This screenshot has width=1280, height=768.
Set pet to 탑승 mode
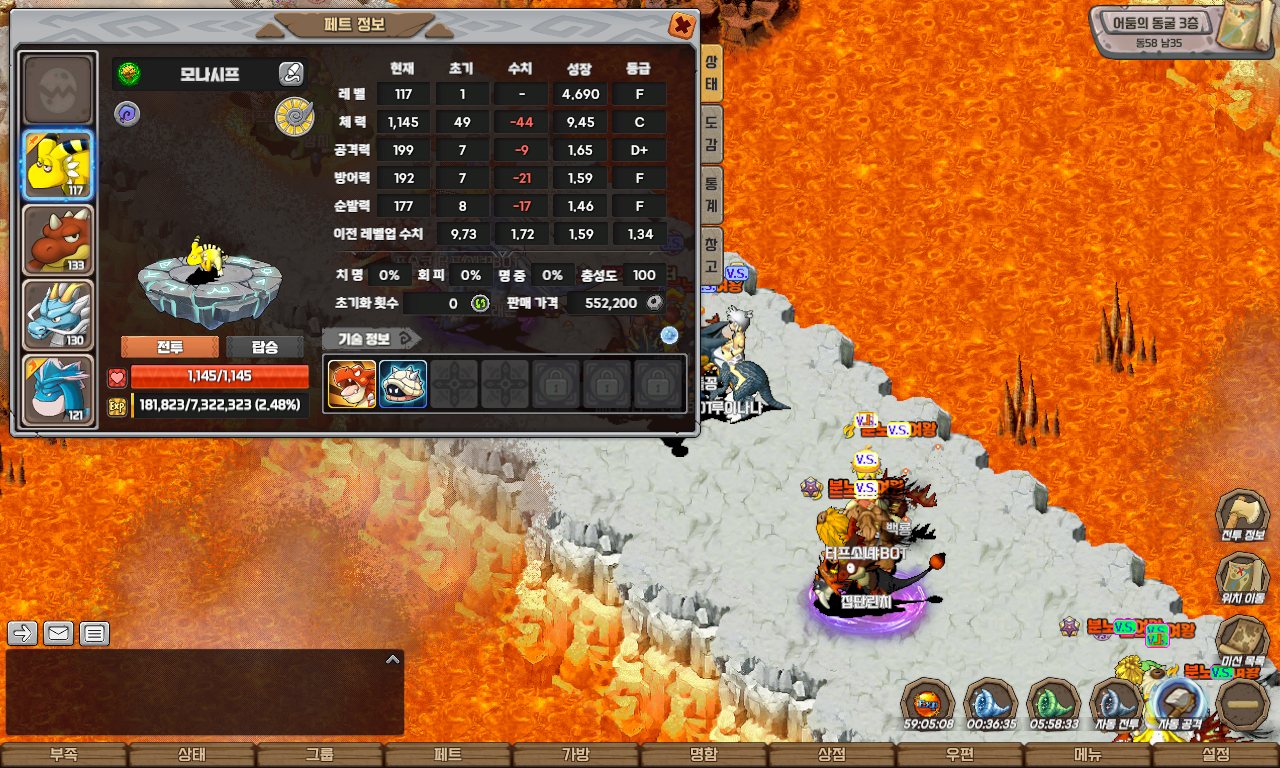tap(265, 347)
